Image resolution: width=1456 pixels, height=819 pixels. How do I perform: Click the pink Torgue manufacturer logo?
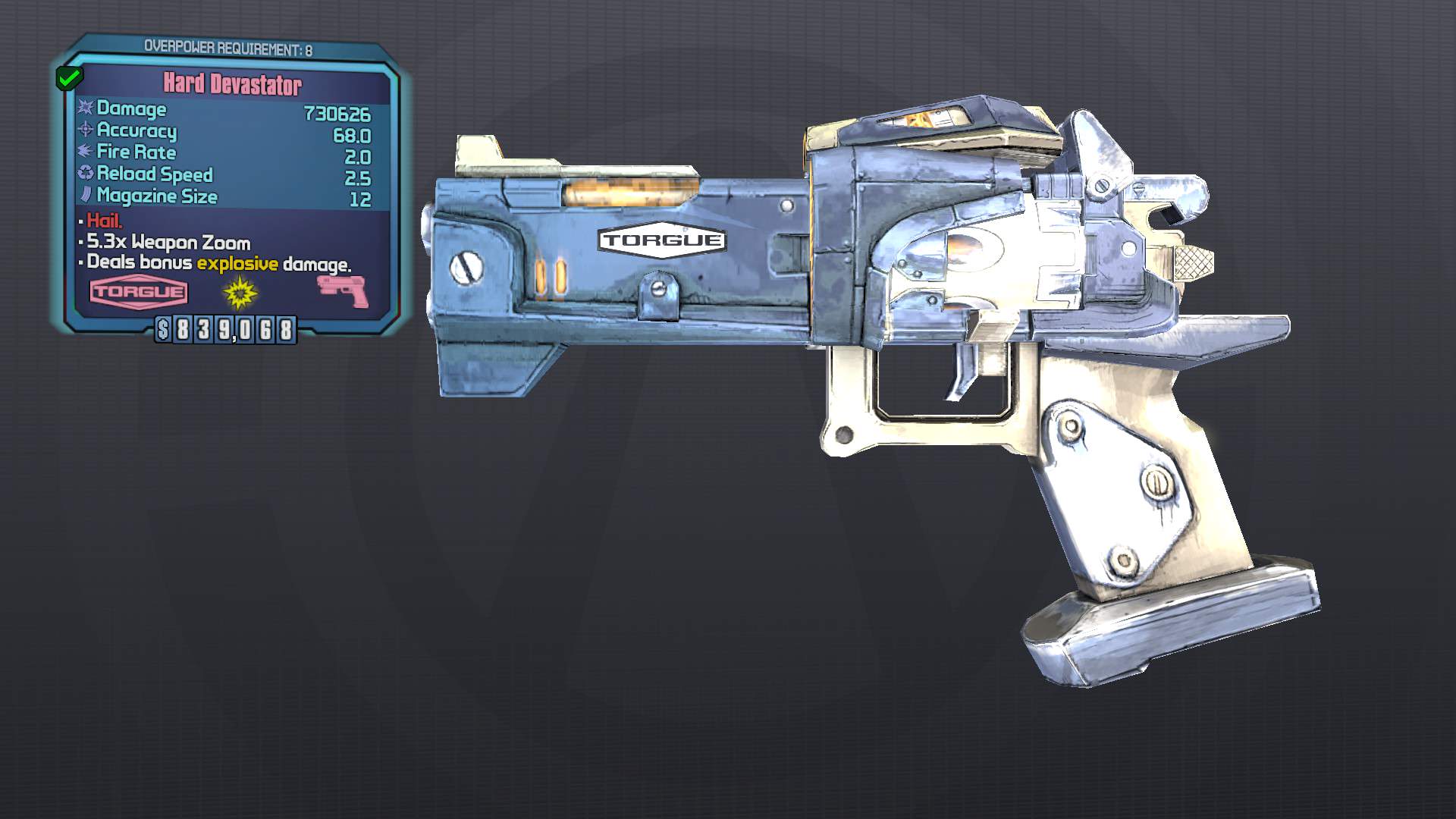[139, 292]
